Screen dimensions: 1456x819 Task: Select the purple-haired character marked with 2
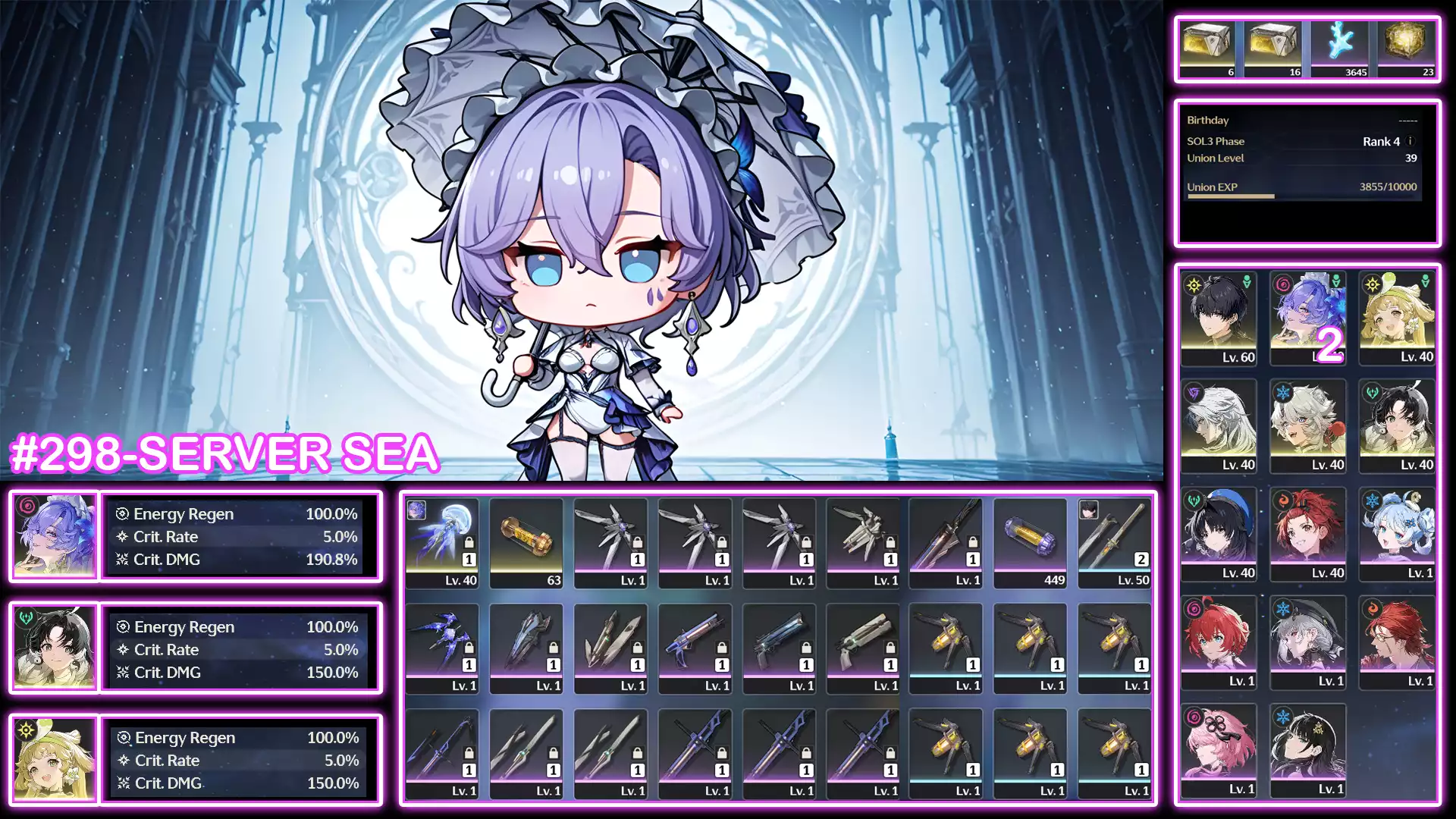[x=1309, y=318]
